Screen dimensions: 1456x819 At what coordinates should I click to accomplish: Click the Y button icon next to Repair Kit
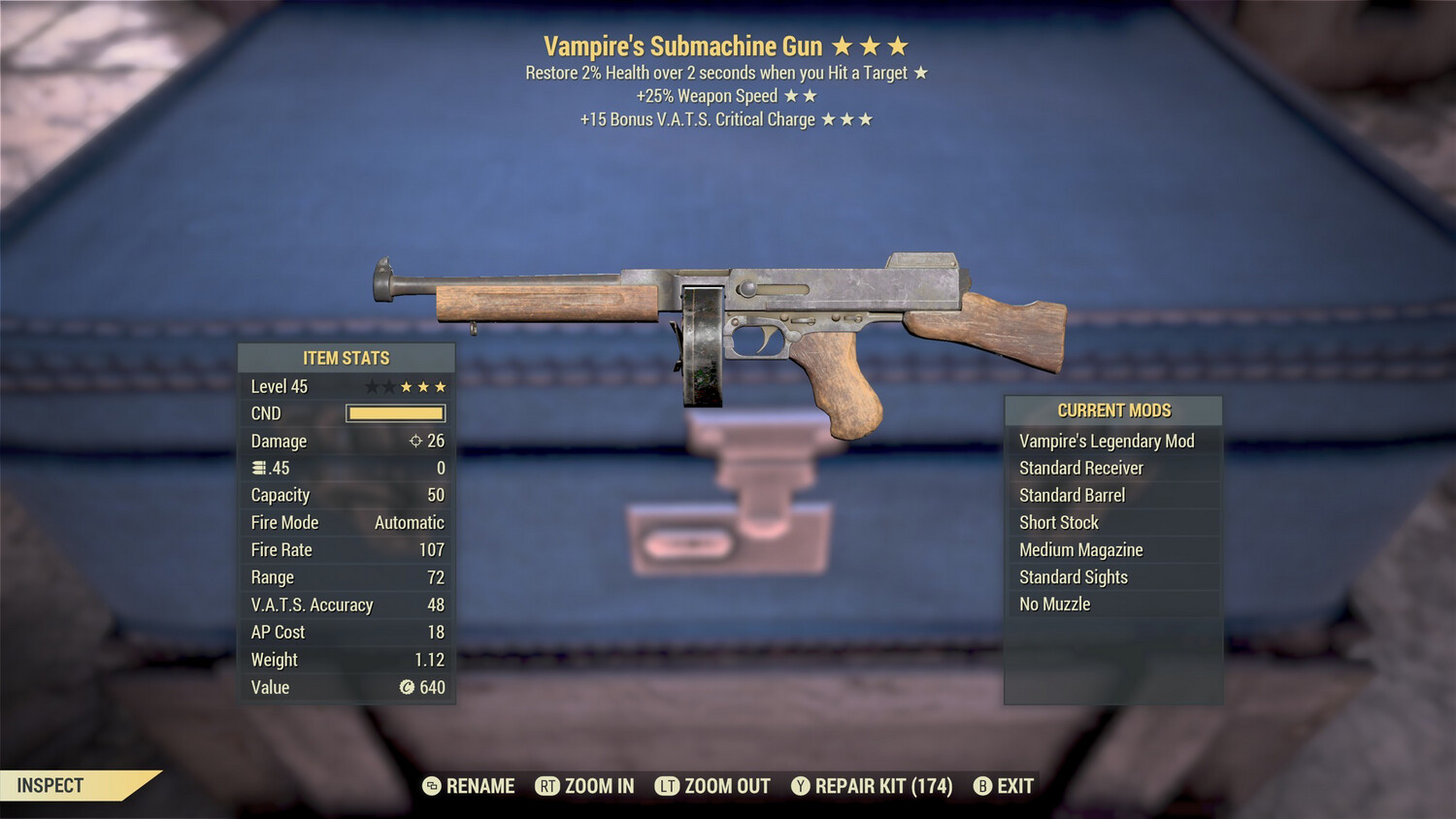[x=802, y=786]
